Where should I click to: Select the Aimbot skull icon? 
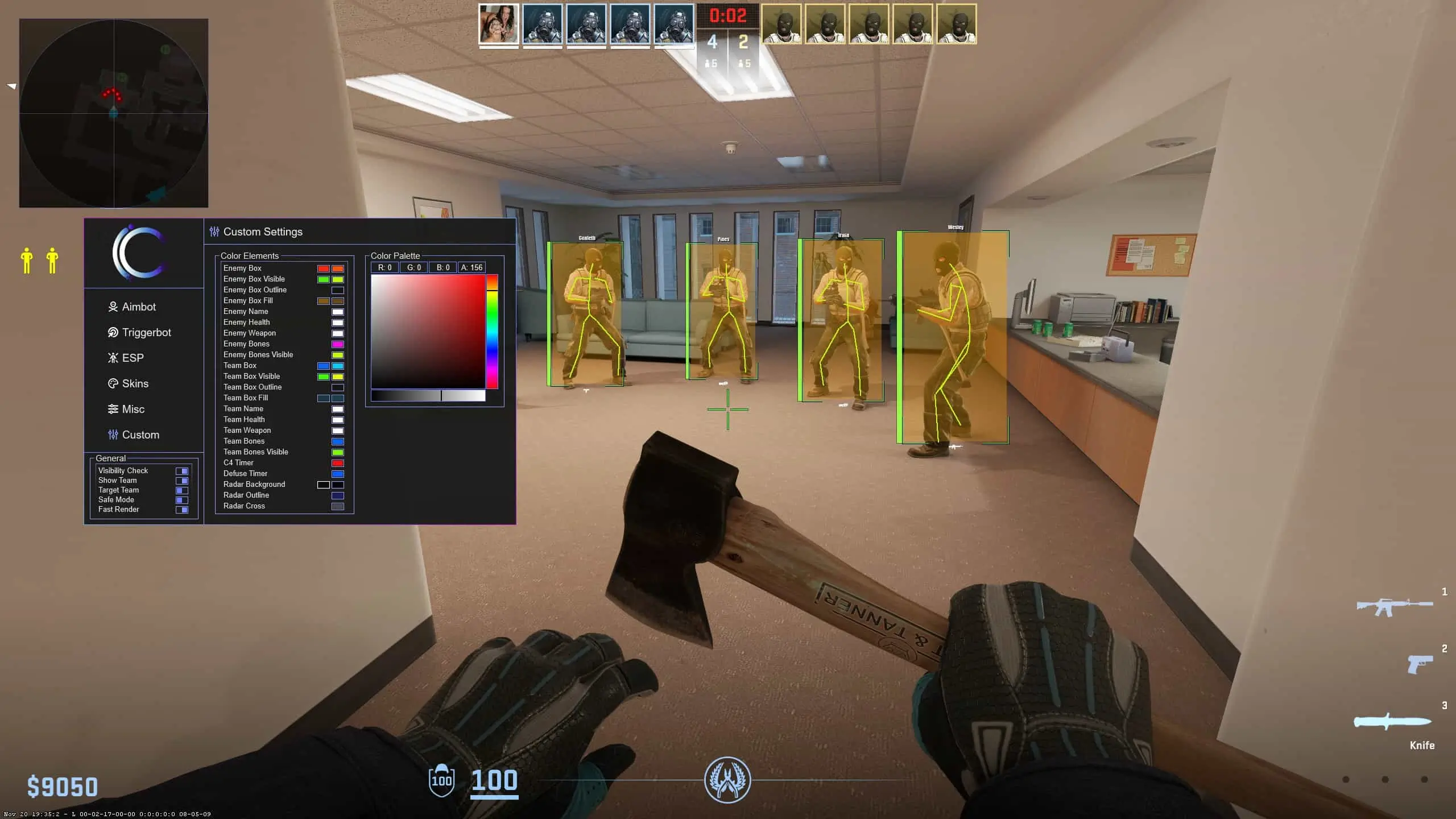click(x=113, y=307)
